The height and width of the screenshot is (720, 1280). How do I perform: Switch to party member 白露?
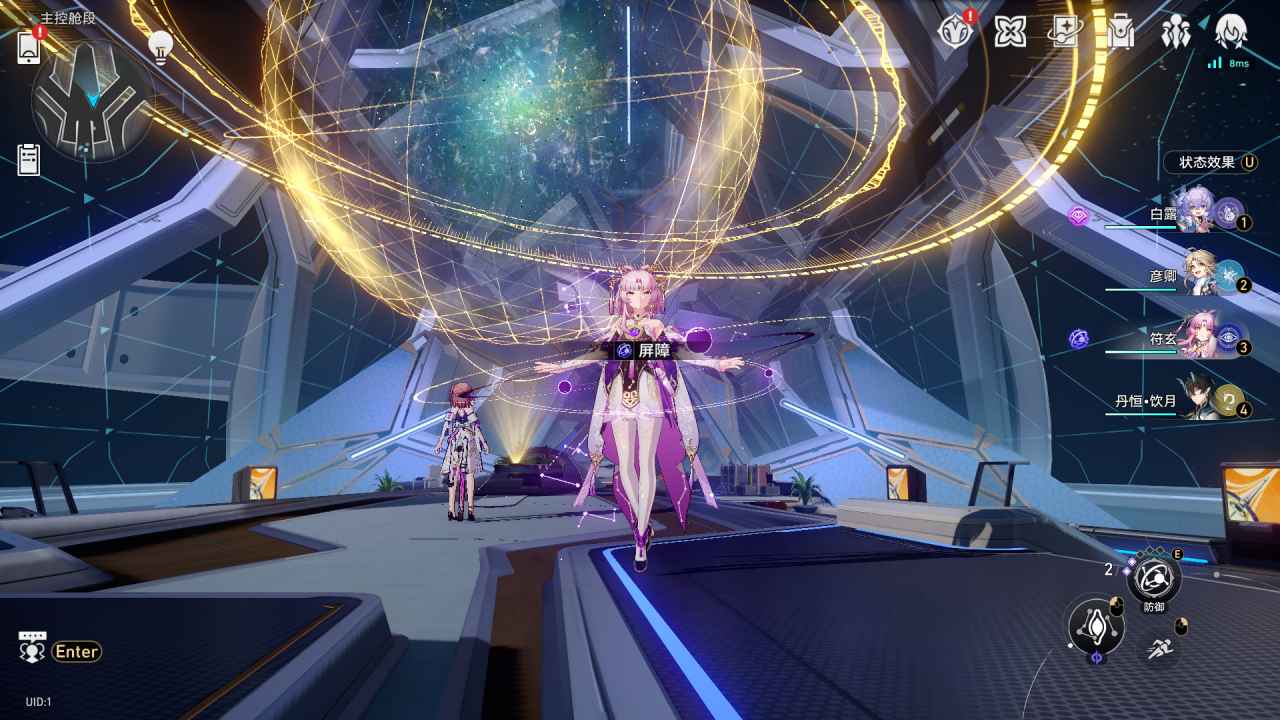point(1196,211)
